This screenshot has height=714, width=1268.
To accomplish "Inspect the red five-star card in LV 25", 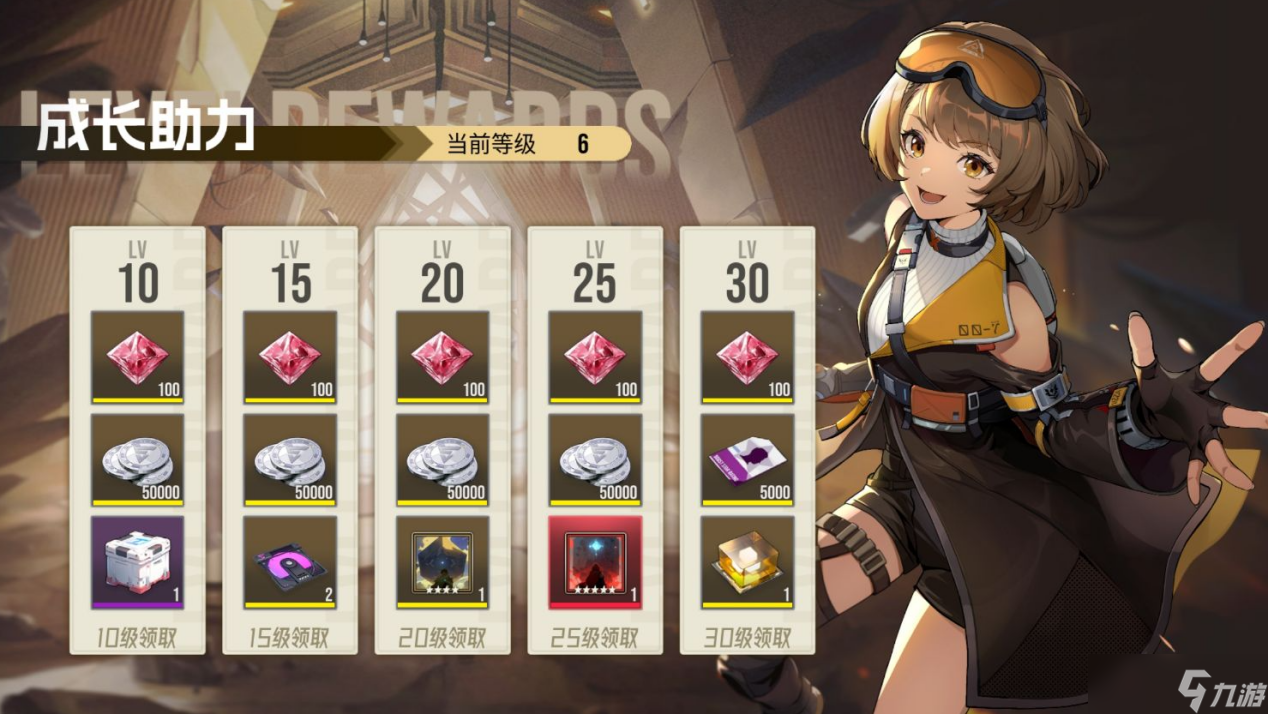I will [x=595, y=562].
